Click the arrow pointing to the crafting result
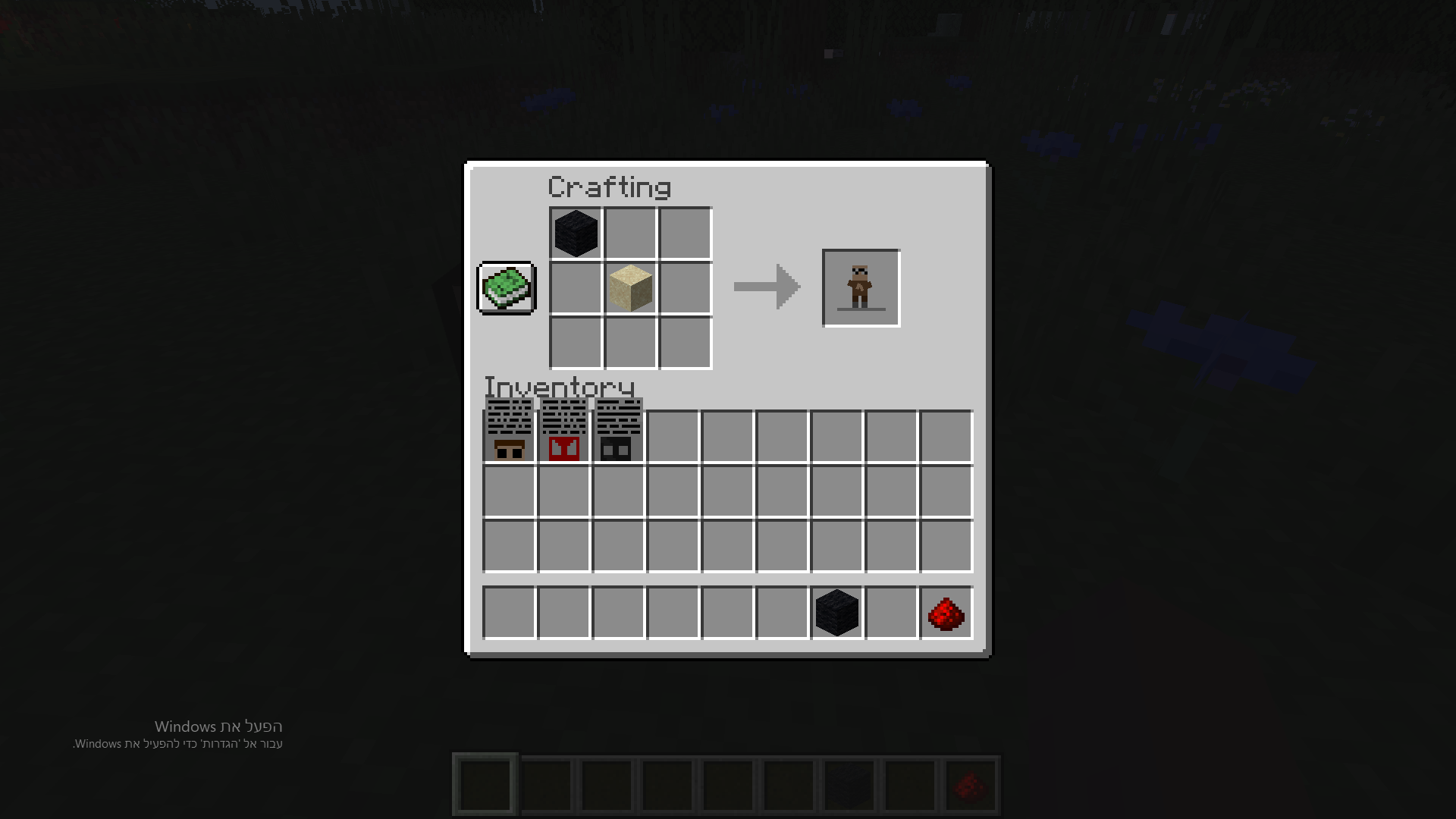 (766, 287)
